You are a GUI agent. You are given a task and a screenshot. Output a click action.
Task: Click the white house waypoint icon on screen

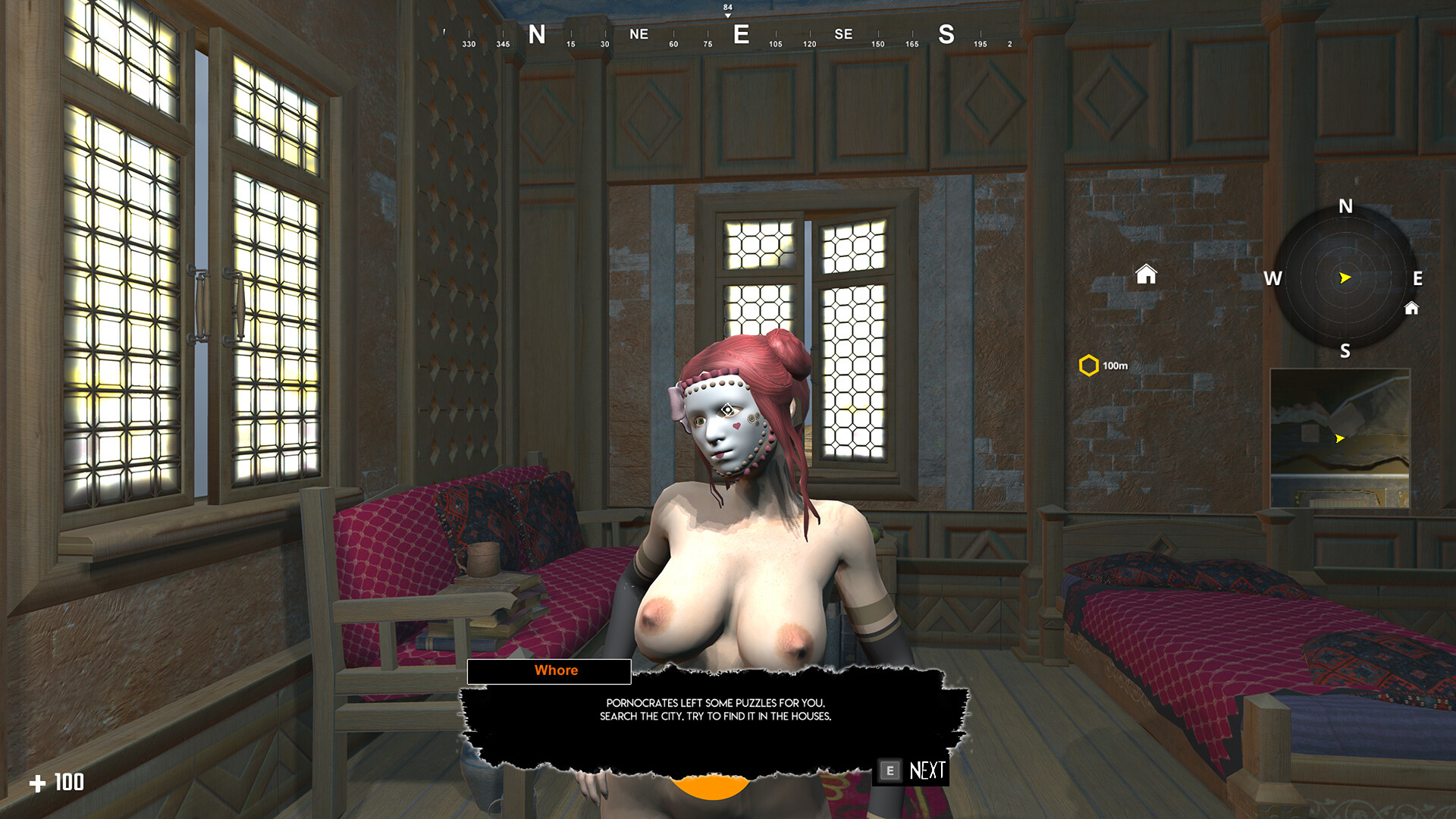coord(1146,275)
